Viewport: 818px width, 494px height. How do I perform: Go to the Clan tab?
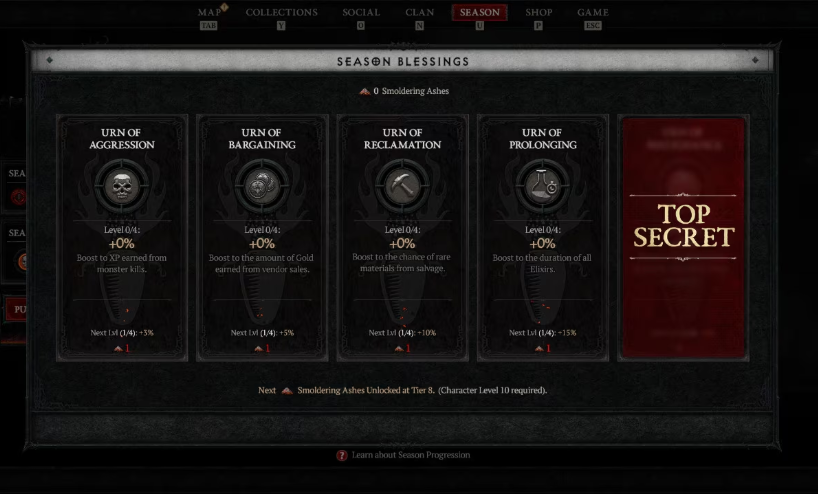420,13
